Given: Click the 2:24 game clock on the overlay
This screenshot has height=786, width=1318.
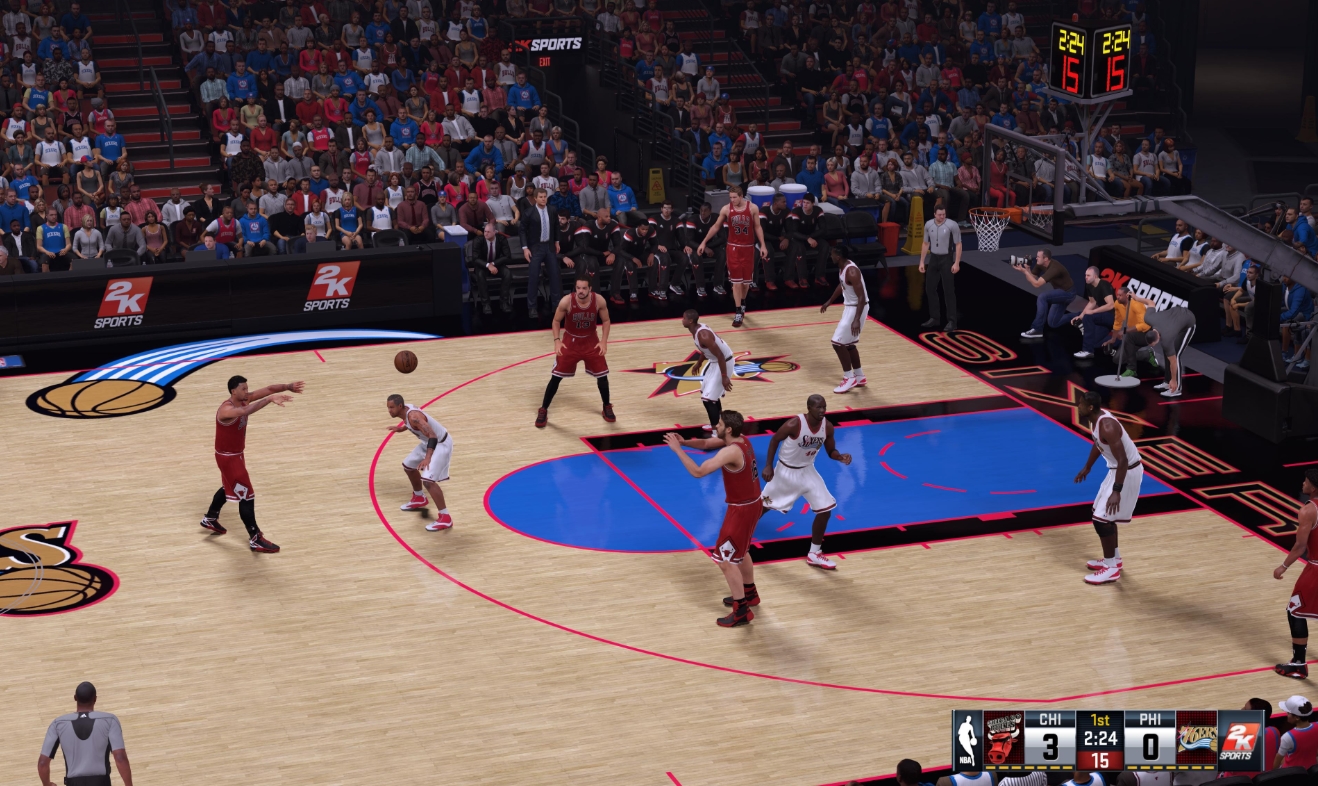Looking at the screenshot, I should tap(1100, 738).
